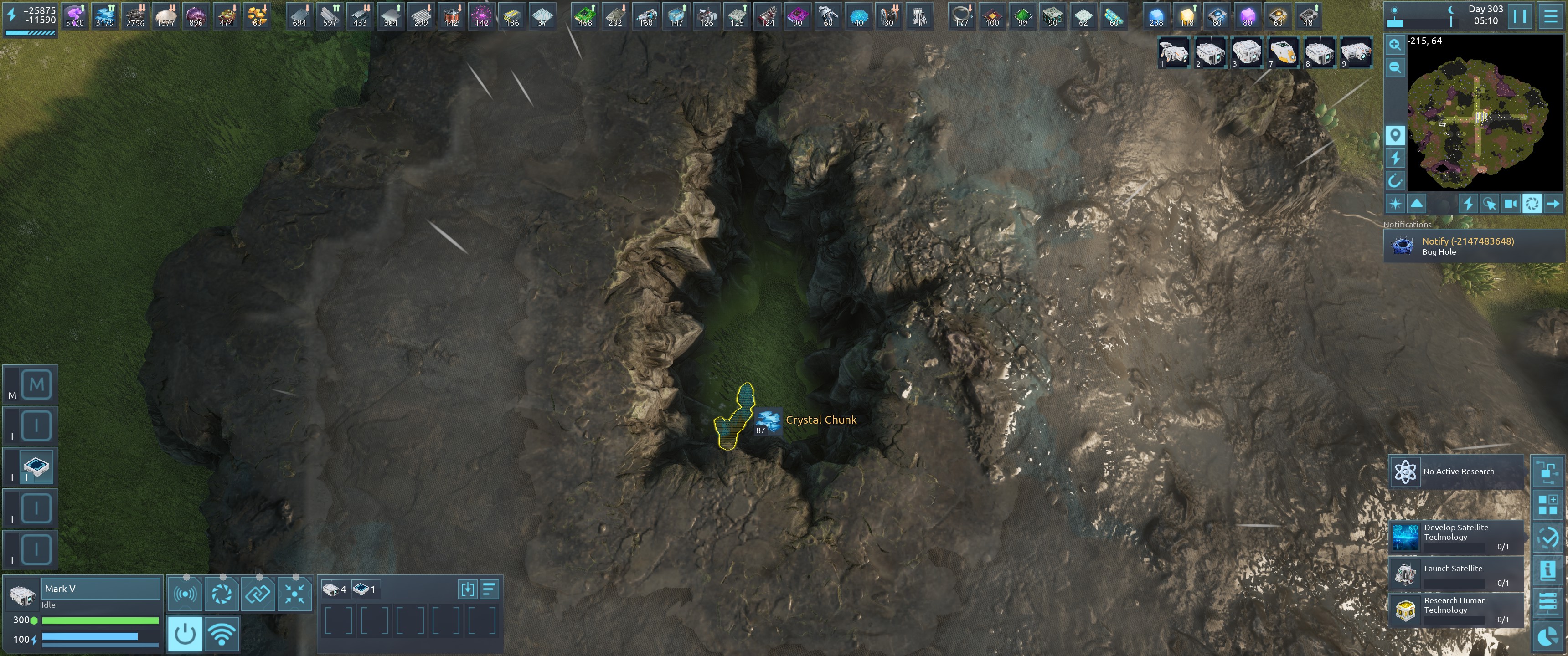Select the Launch Satellite objective
The height and width of the screenshot is (656, 1568).
pos(1456,574)
